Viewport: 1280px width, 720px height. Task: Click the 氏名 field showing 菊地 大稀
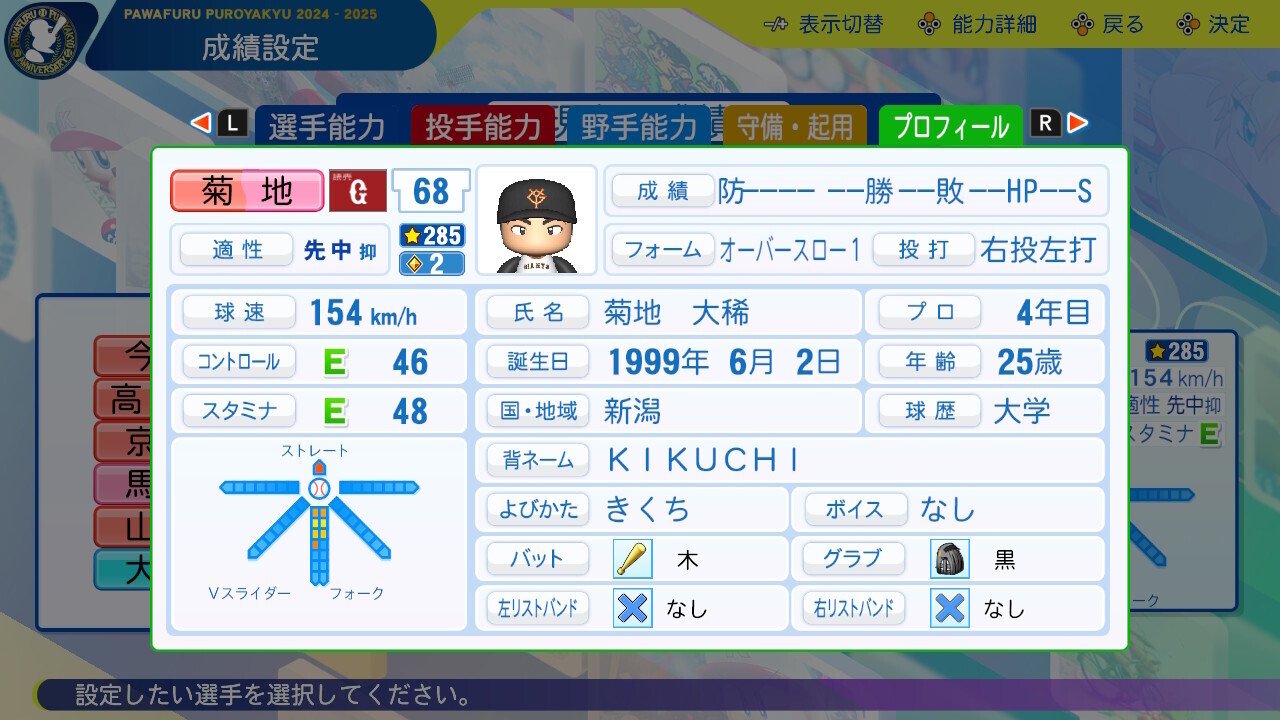click(663, 312)
